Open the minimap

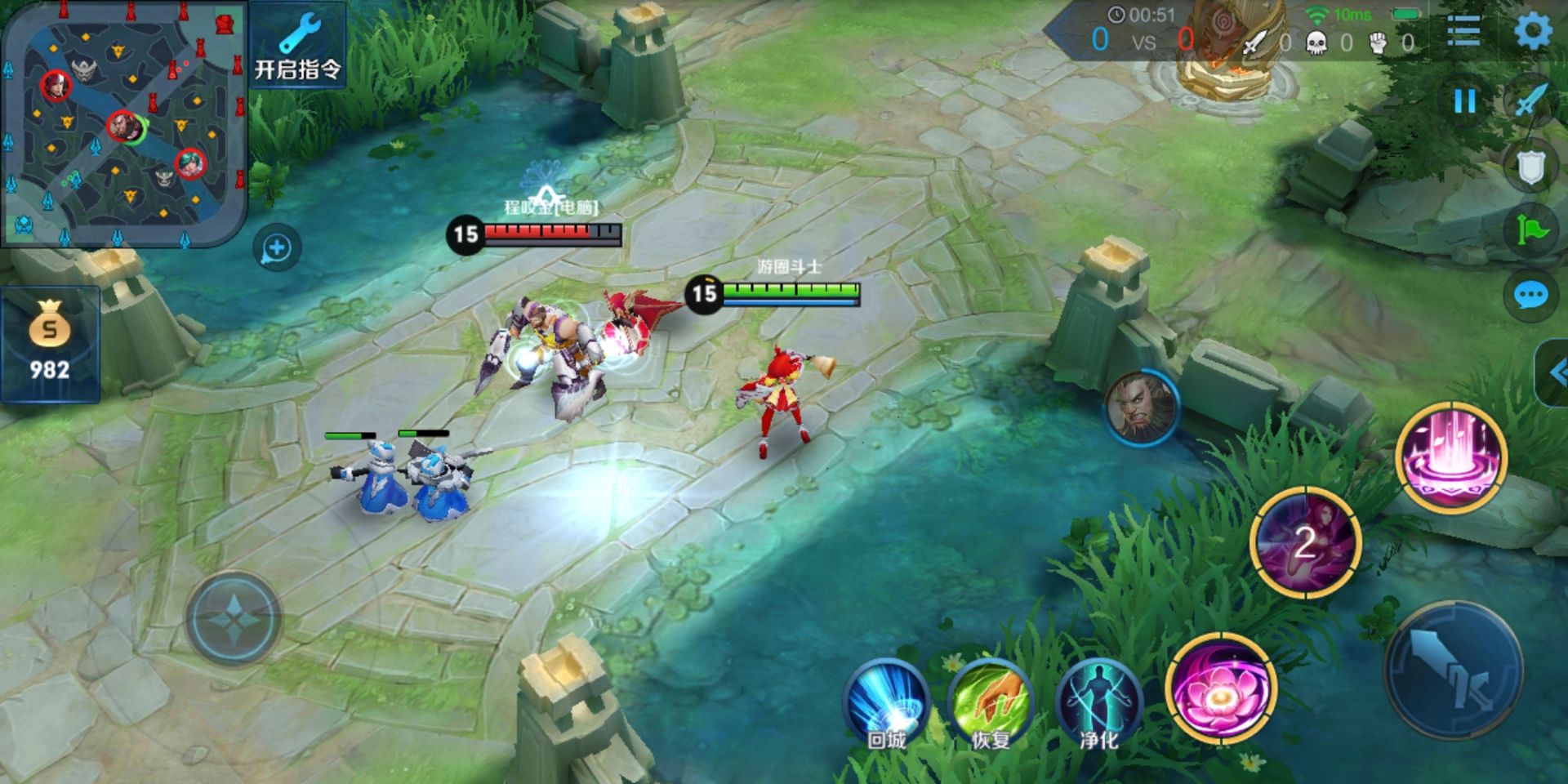(x=124, y=122)
